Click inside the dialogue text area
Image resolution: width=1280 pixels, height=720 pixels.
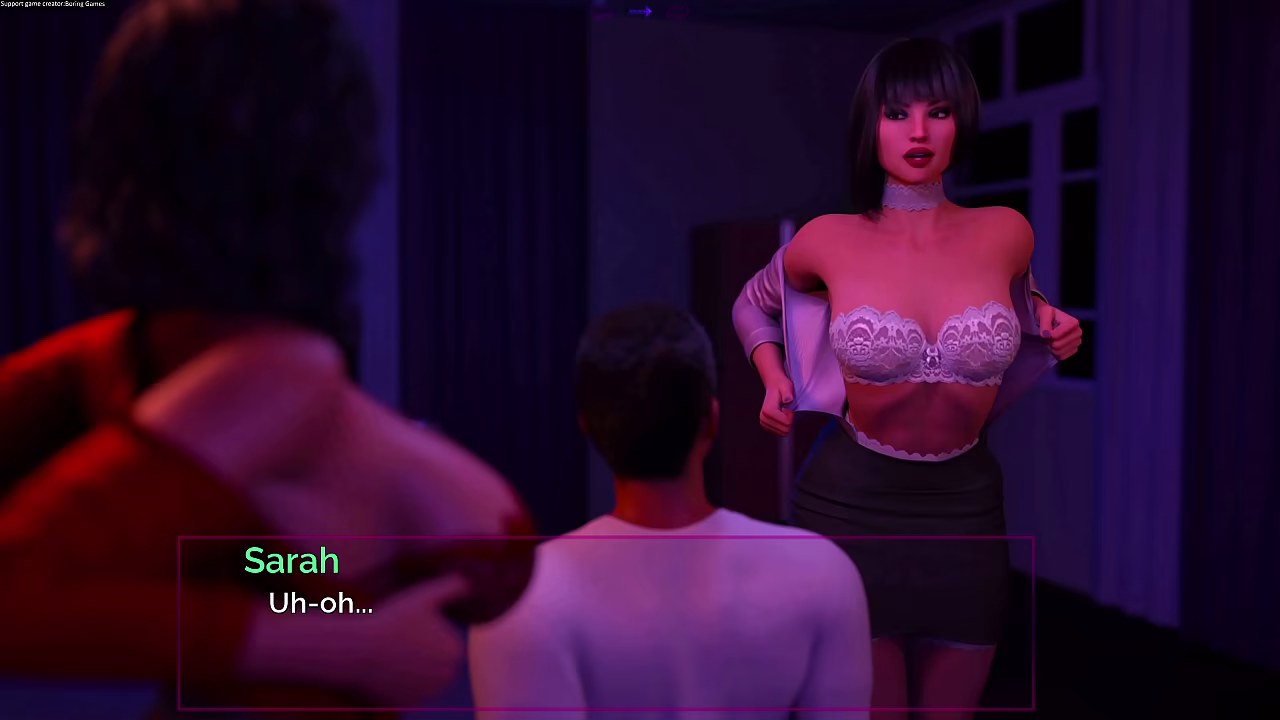[500, 600]
